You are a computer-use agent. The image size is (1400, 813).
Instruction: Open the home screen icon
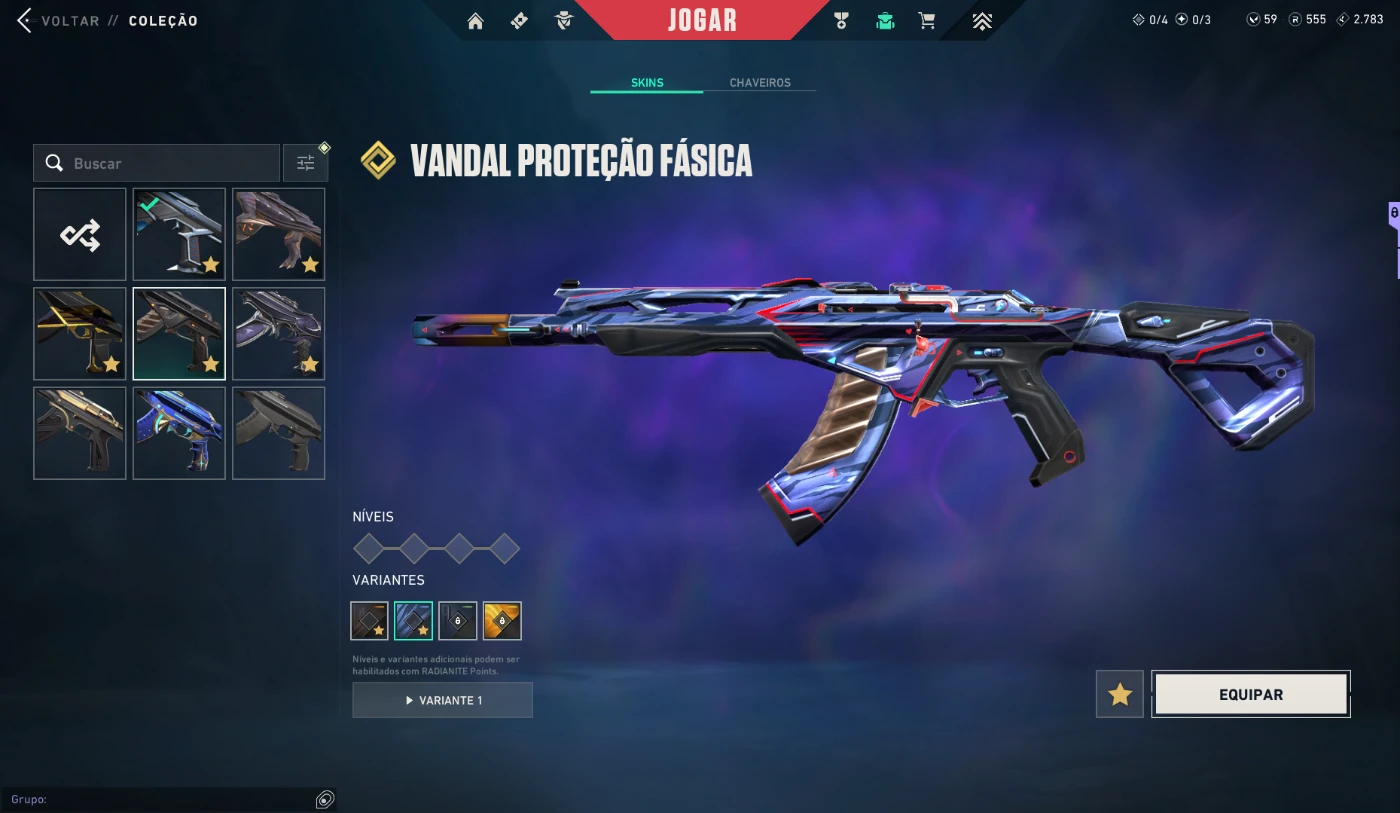[x=475, y=21]
